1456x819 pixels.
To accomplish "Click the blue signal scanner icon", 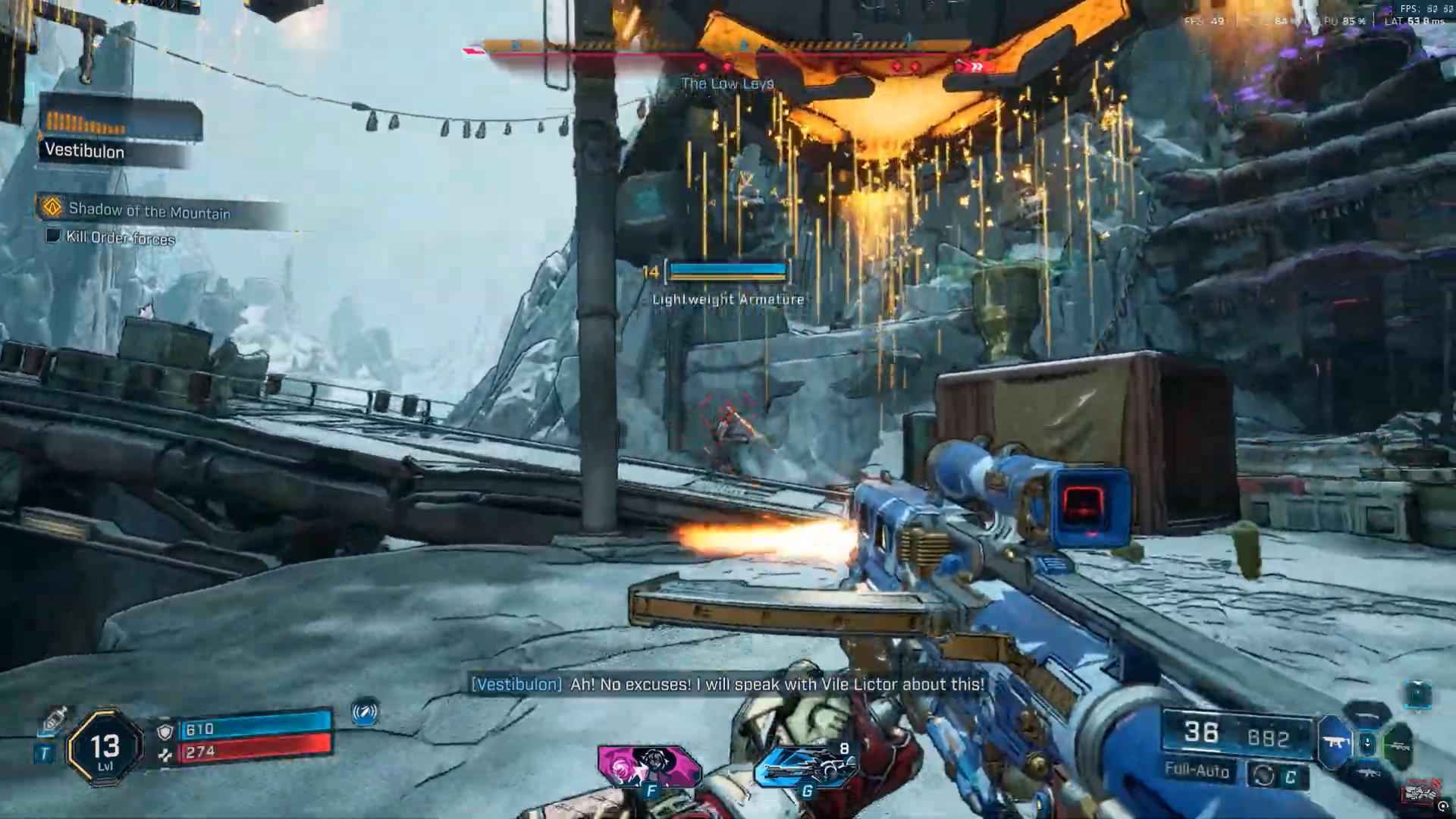I will (x=365, y=712).
